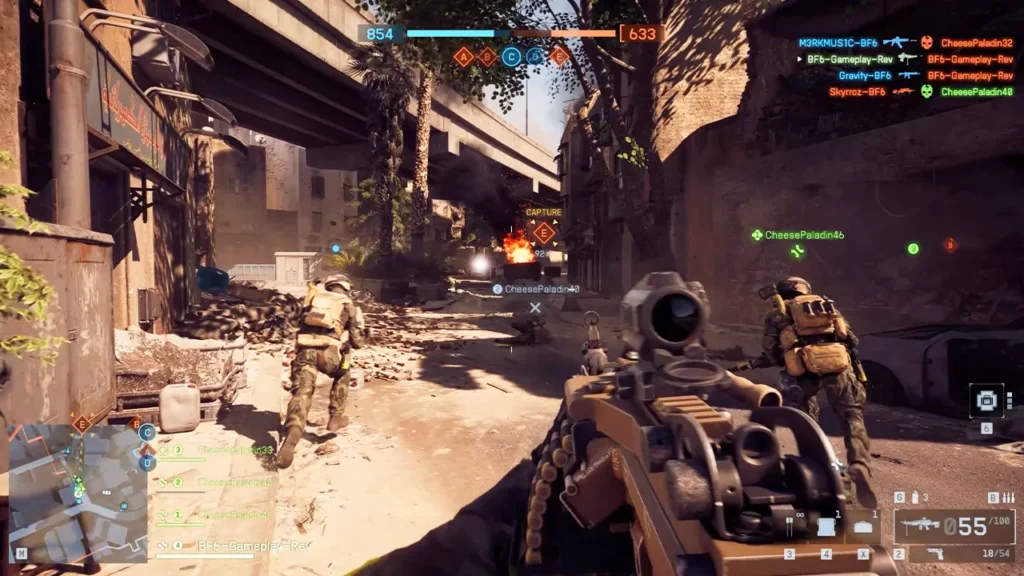Click the Skyrroz-BF6 kill feed entry
Screen dimensions: 1024x576
pyautogui.click(x=856, y=92)
